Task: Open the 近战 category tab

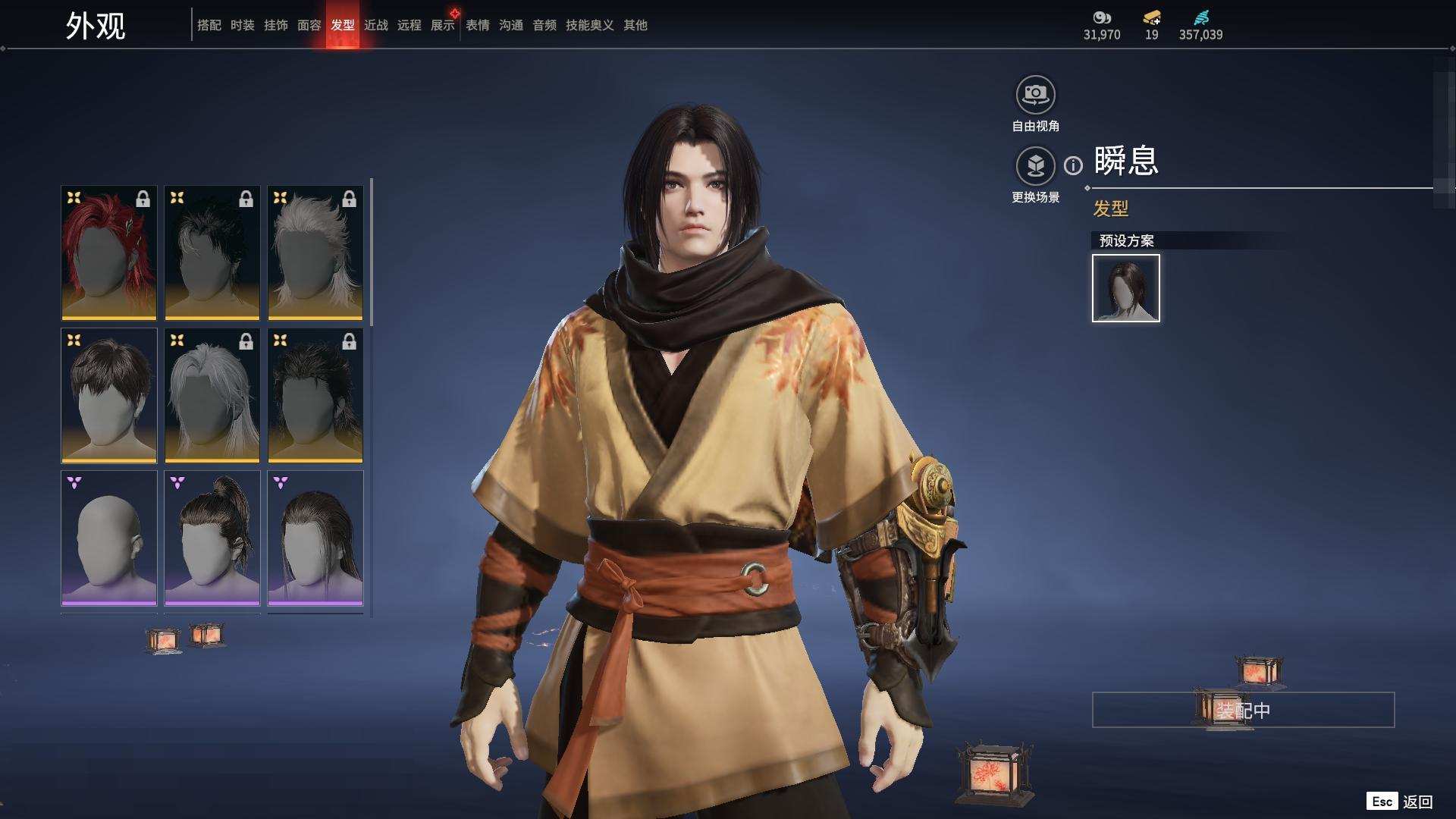Action: (376, 25)
